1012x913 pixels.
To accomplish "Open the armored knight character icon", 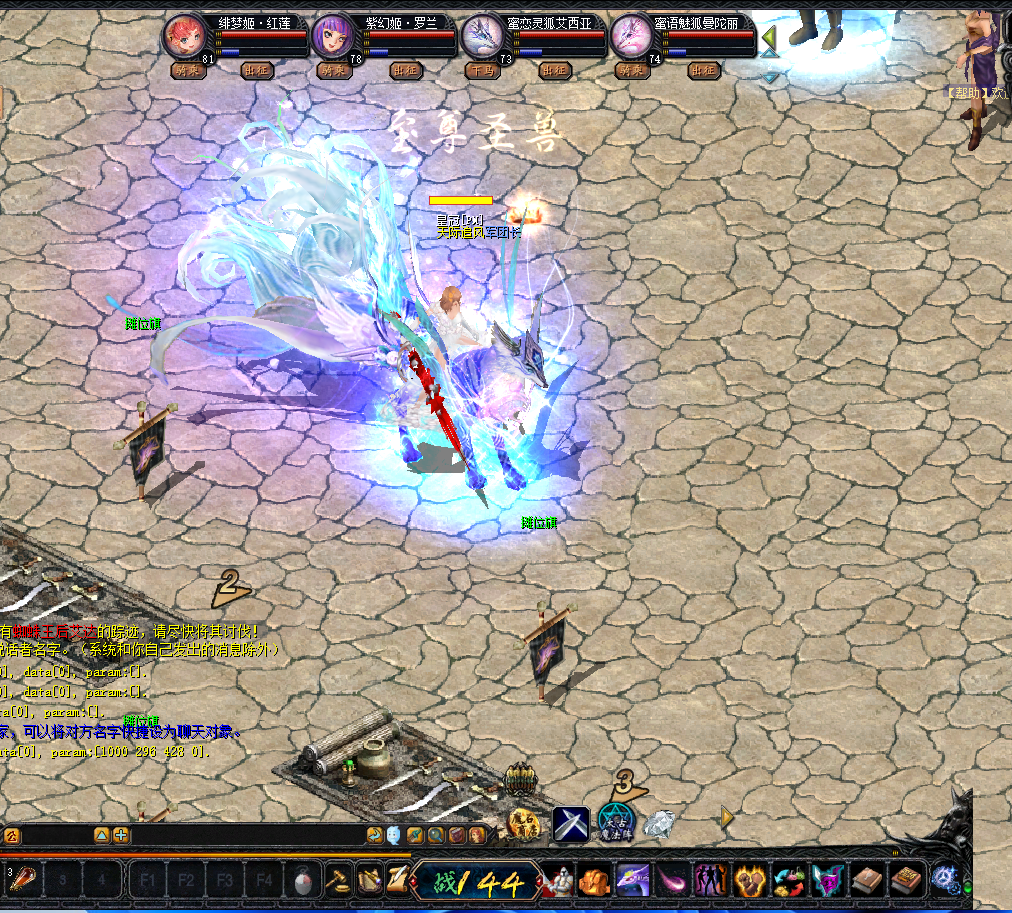I will [x=557, y=881].
